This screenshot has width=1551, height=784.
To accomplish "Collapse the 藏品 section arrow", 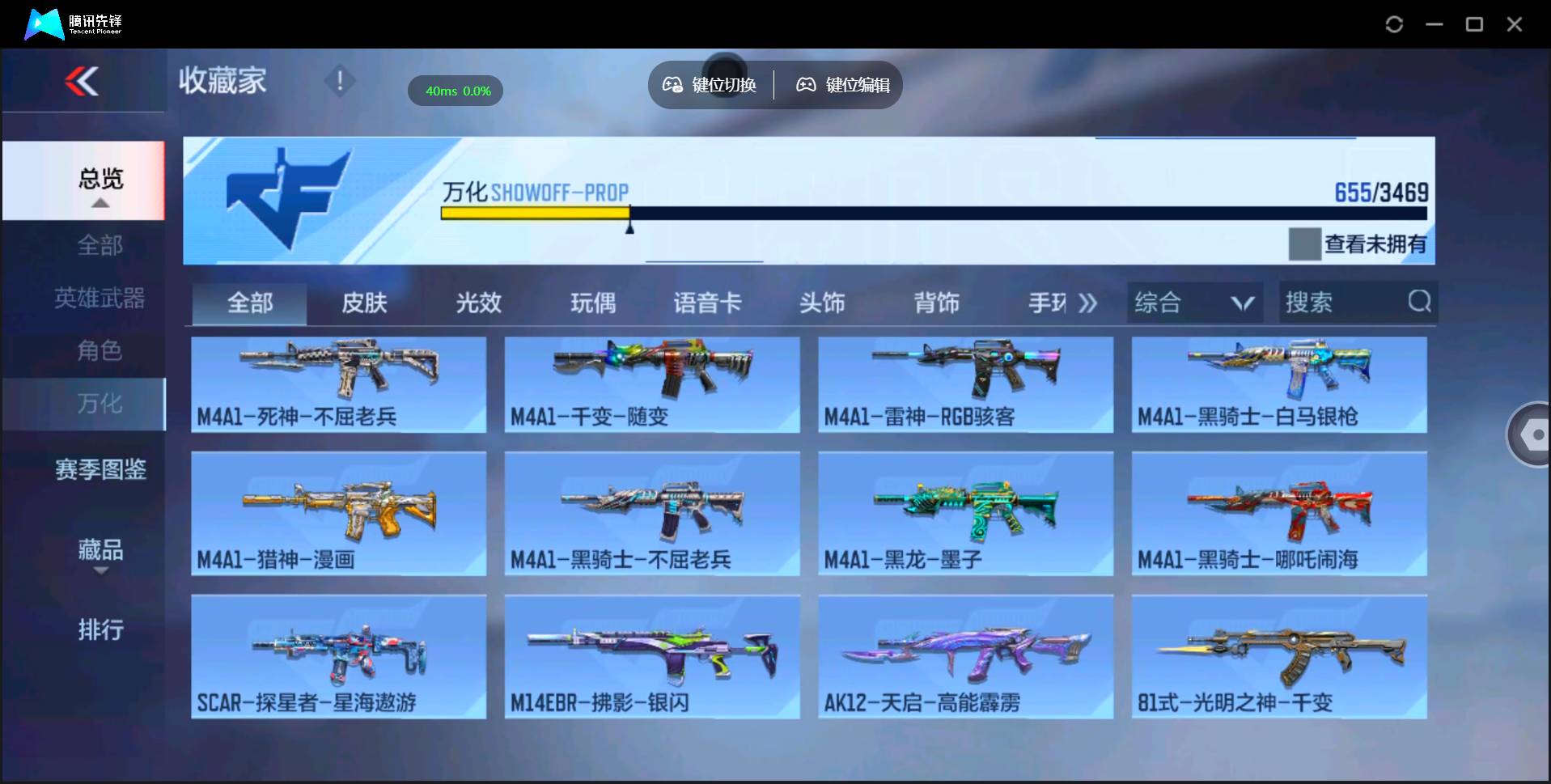I will pyautogui.click(x=100, y=571).
